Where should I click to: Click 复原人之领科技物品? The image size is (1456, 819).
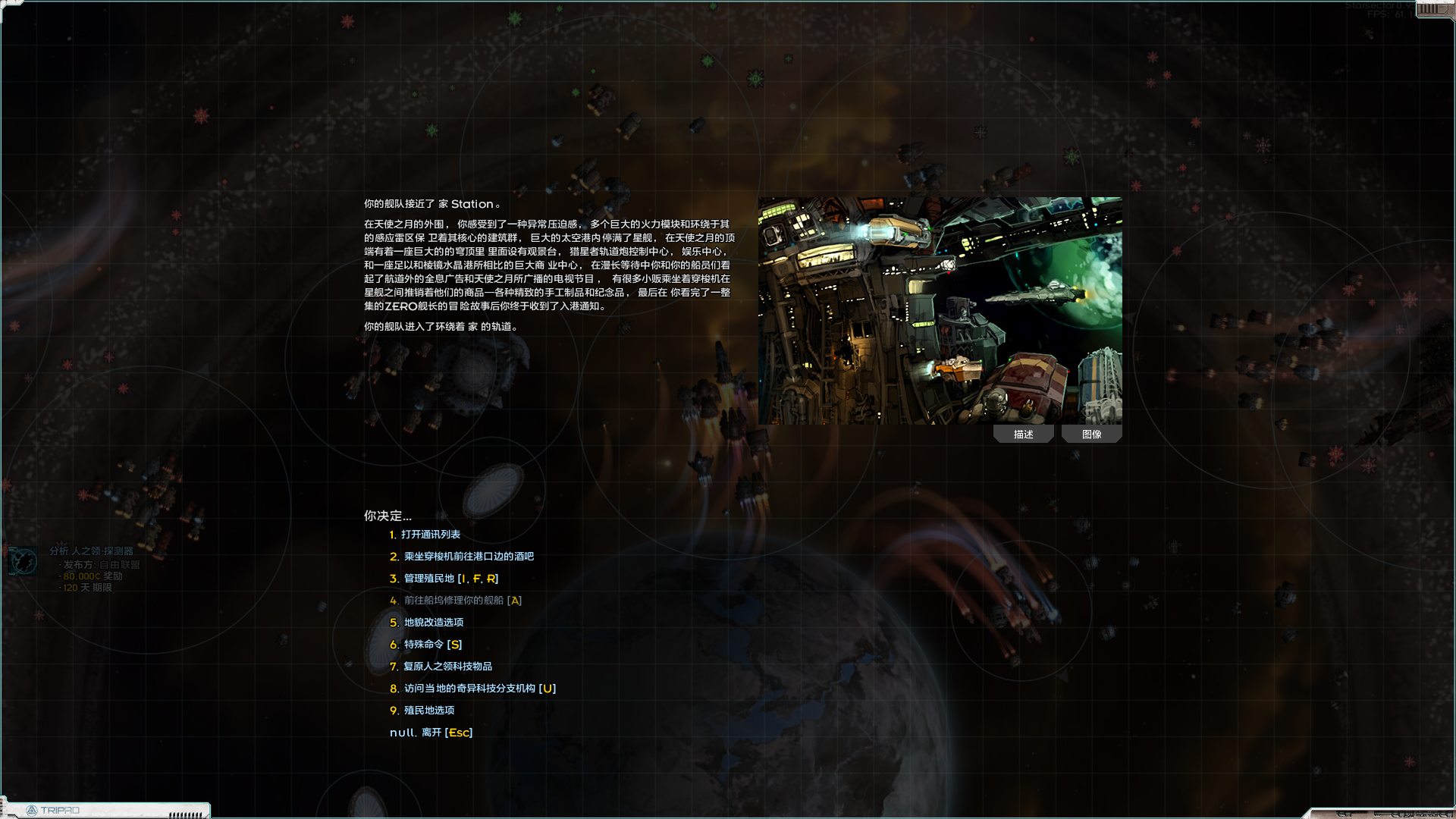tap(447, 666)
